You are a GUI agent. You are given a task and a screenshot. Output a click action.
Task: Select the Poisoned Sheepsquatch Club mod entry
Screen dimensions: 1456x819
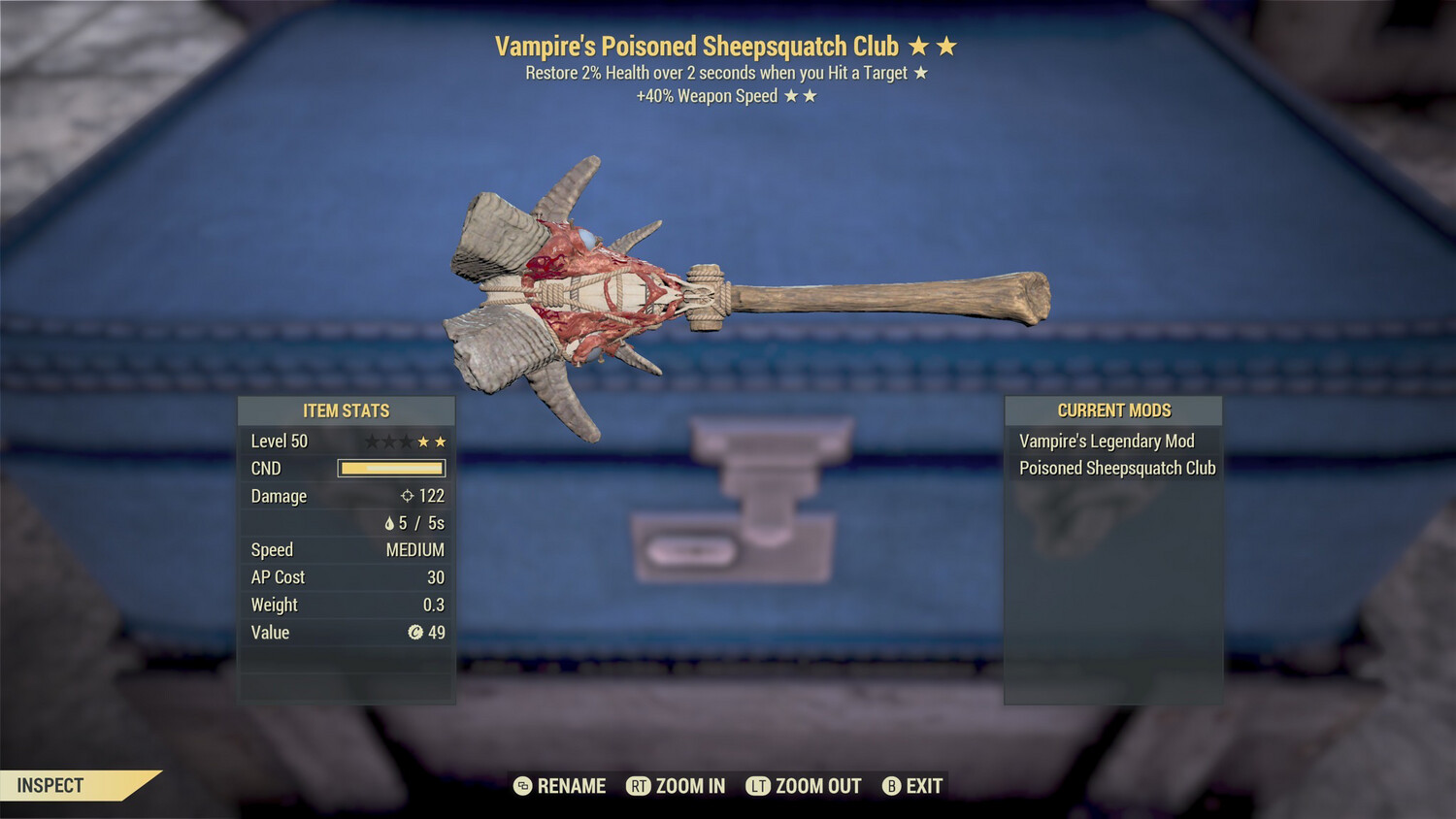click(1116, 469)
